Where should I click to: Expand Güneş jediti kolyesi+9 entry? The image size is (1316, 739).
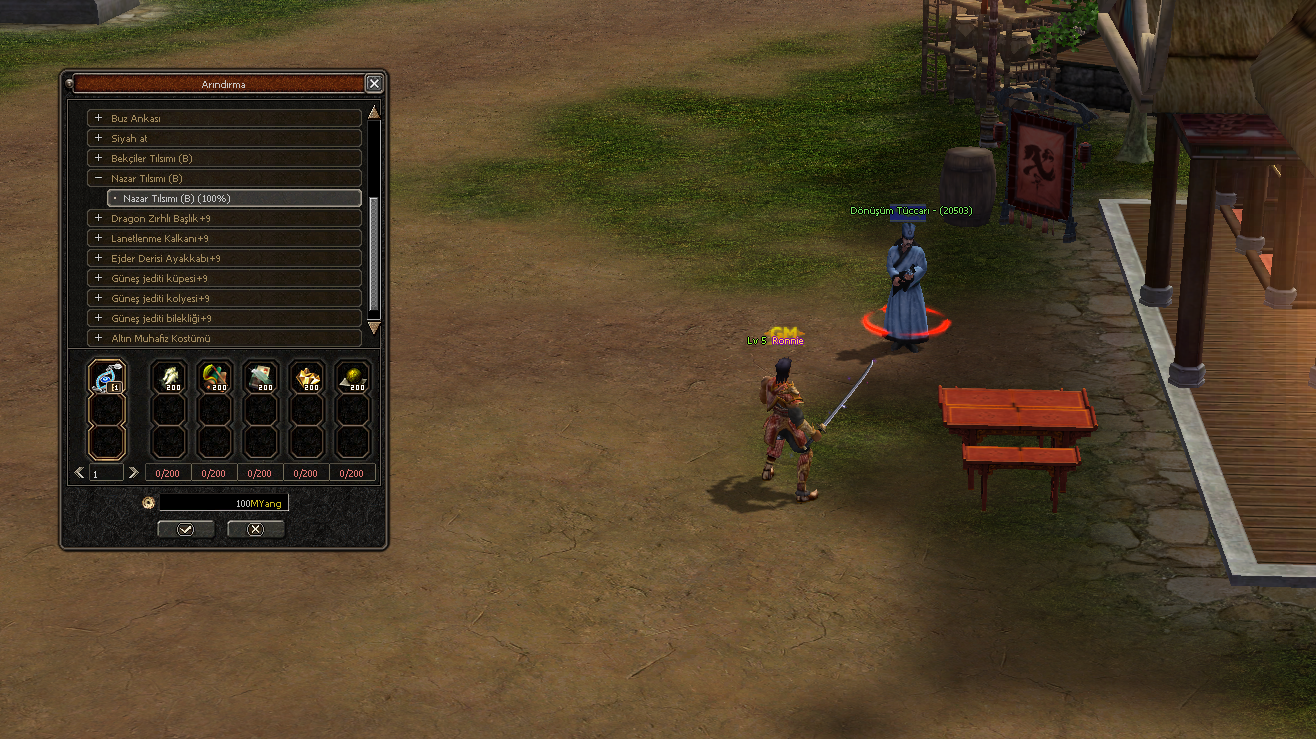(x=98, y=298)
